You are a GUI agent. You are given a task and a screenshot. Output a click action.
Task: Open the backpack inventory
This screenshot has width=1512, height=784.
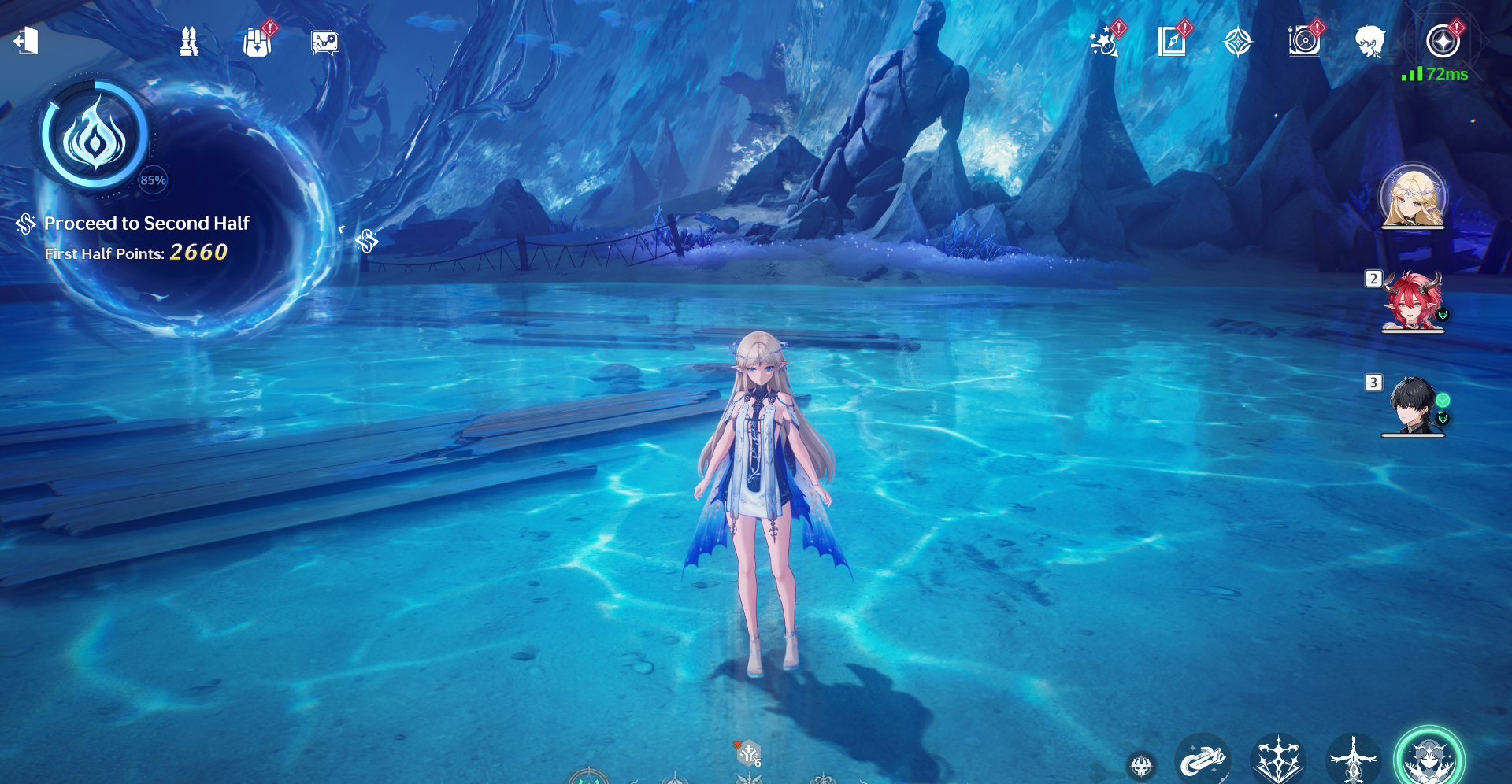click(257, 43)
